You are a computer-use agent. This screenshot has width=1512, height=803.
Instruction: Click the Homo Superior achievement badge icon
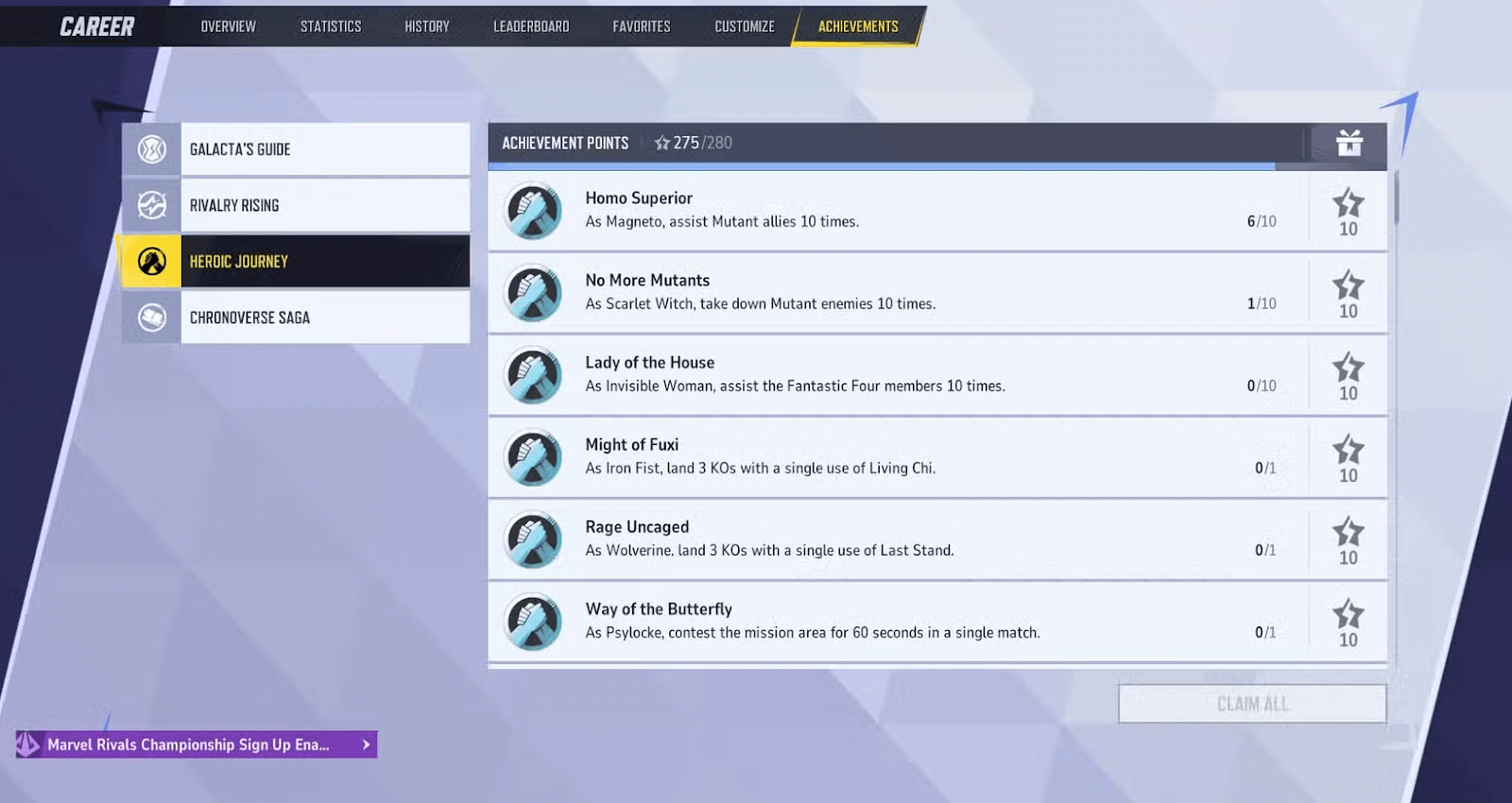[532, 211]
